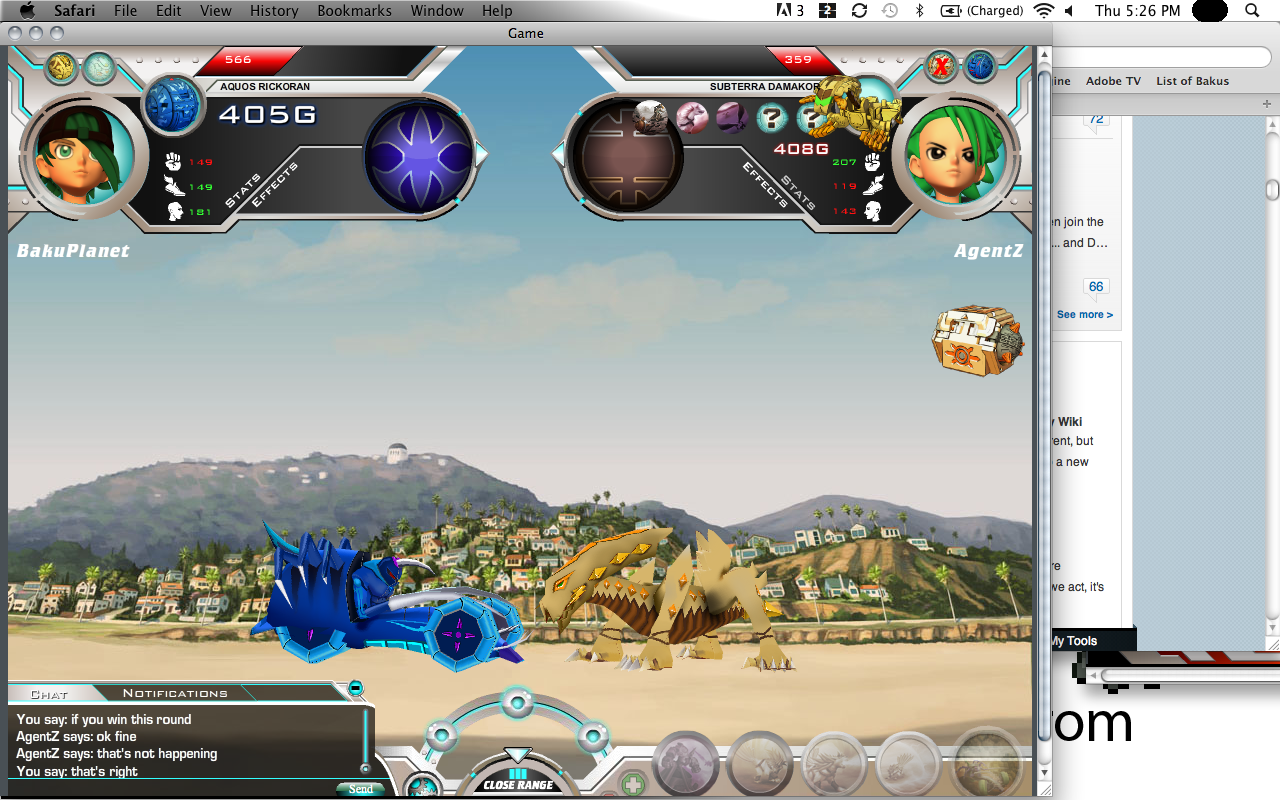Show AgentZ's Effects panel

click(x=766, y=185)
